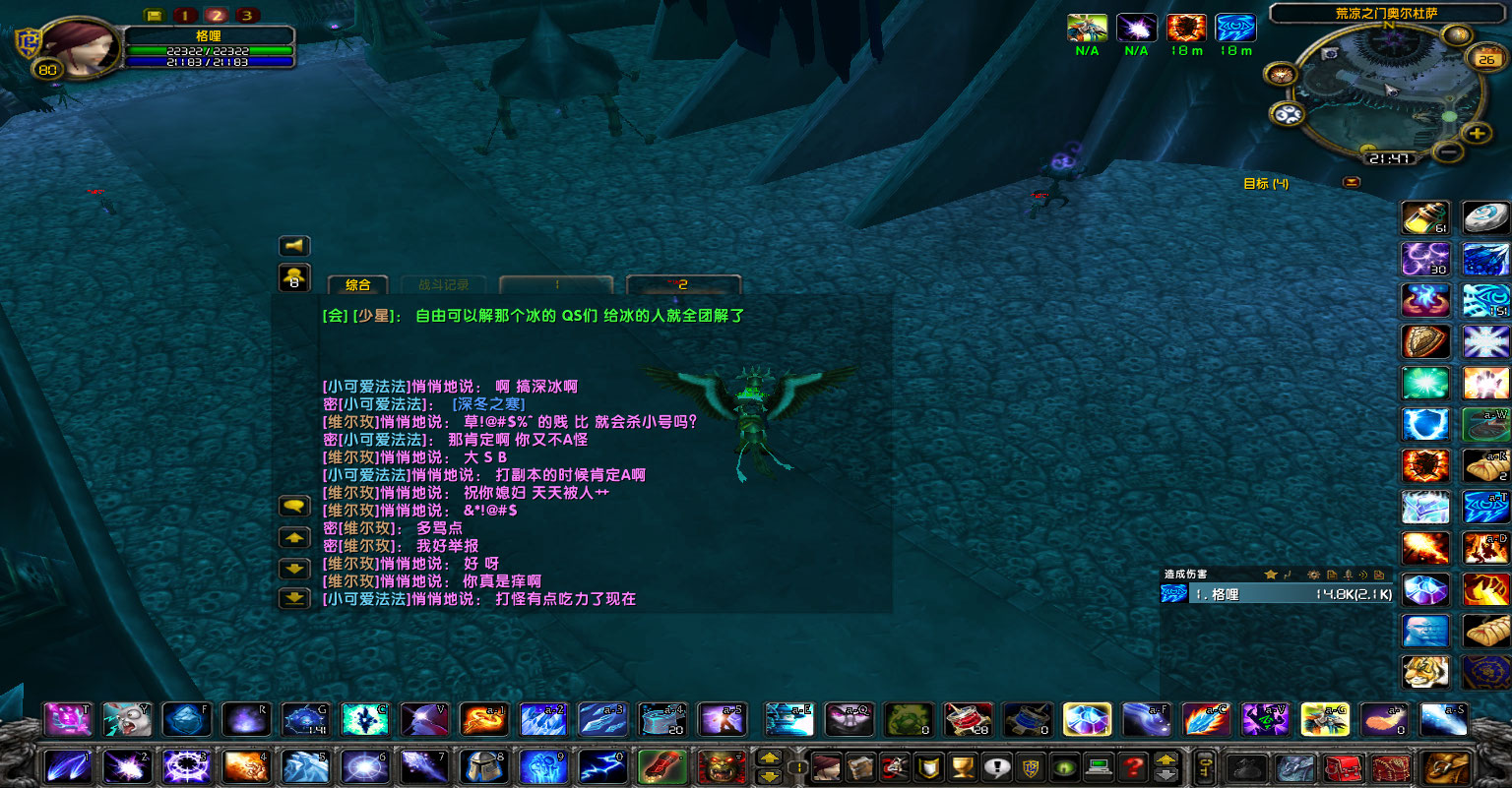Select the golden shield spell icon on the right bar
Image resolution: width=1512 pixels, height=788 pixels.
pyautogui.click(x=1425, y=341)
